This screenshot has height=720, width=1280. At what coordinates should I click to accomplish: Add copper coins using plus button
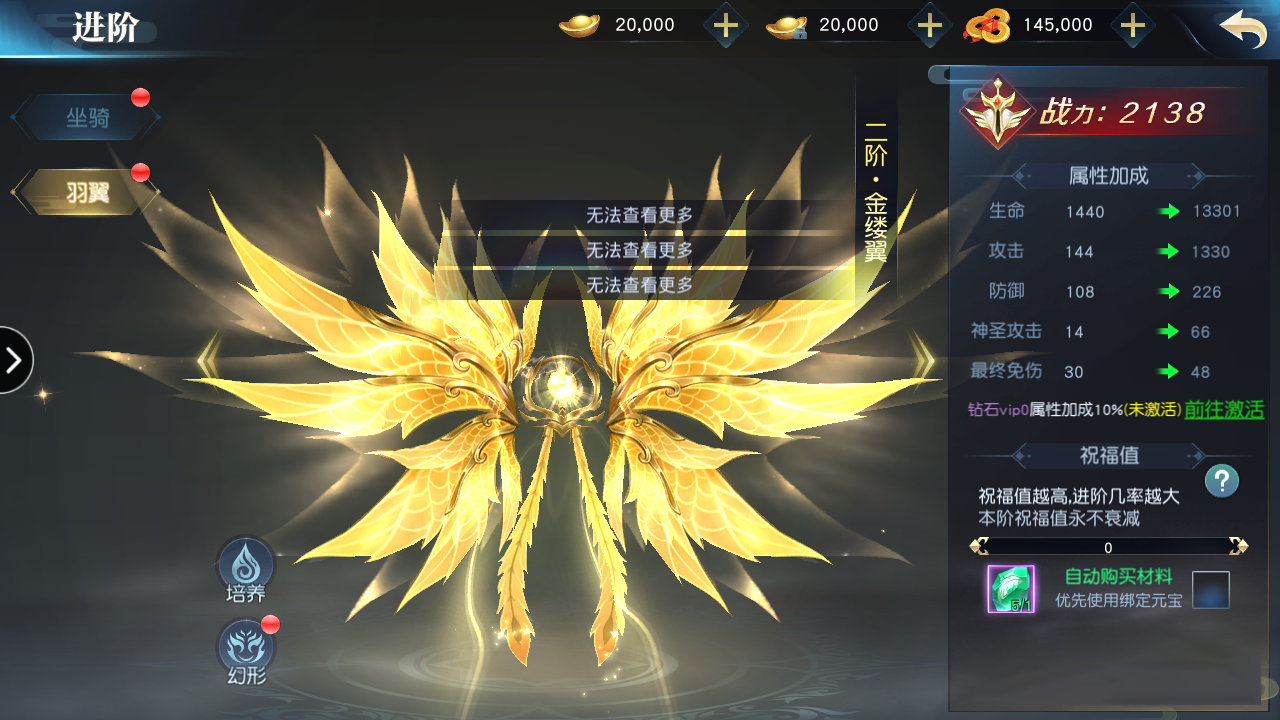(1132, 25)
